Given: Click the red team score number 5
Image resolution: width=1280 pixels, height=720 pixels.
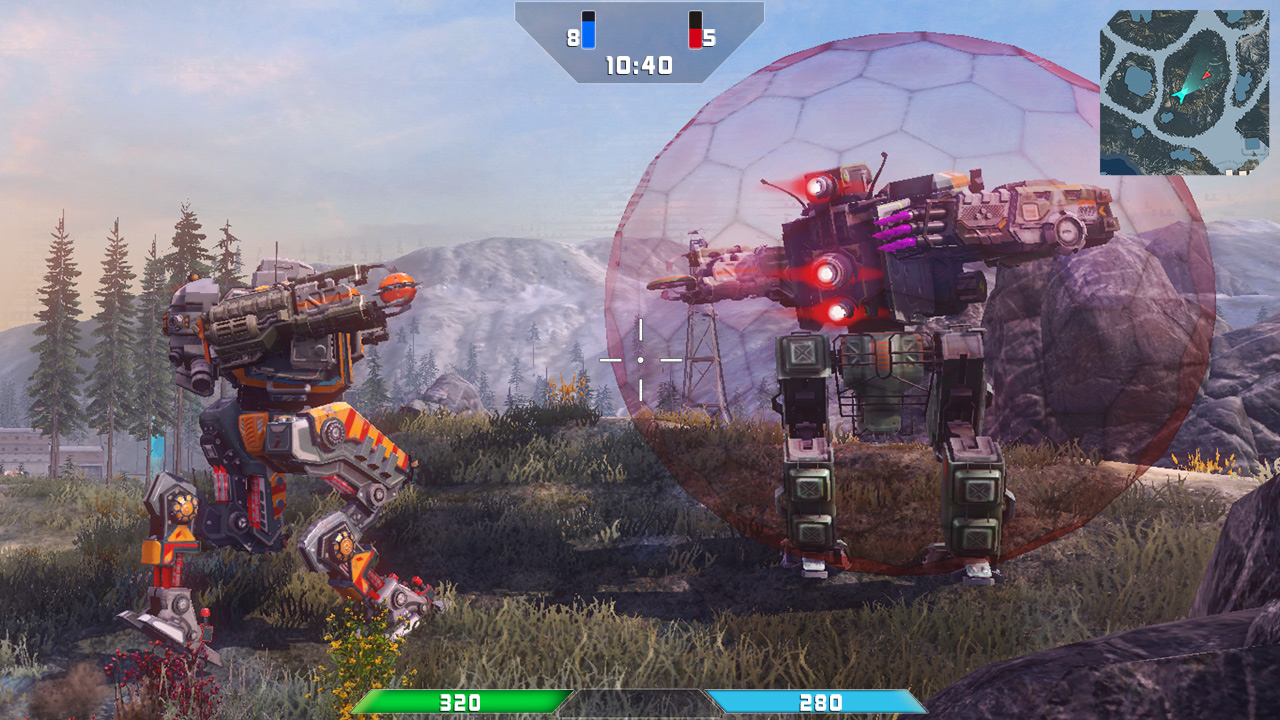Looking at the screenshot, I should [x=713, y=37].
